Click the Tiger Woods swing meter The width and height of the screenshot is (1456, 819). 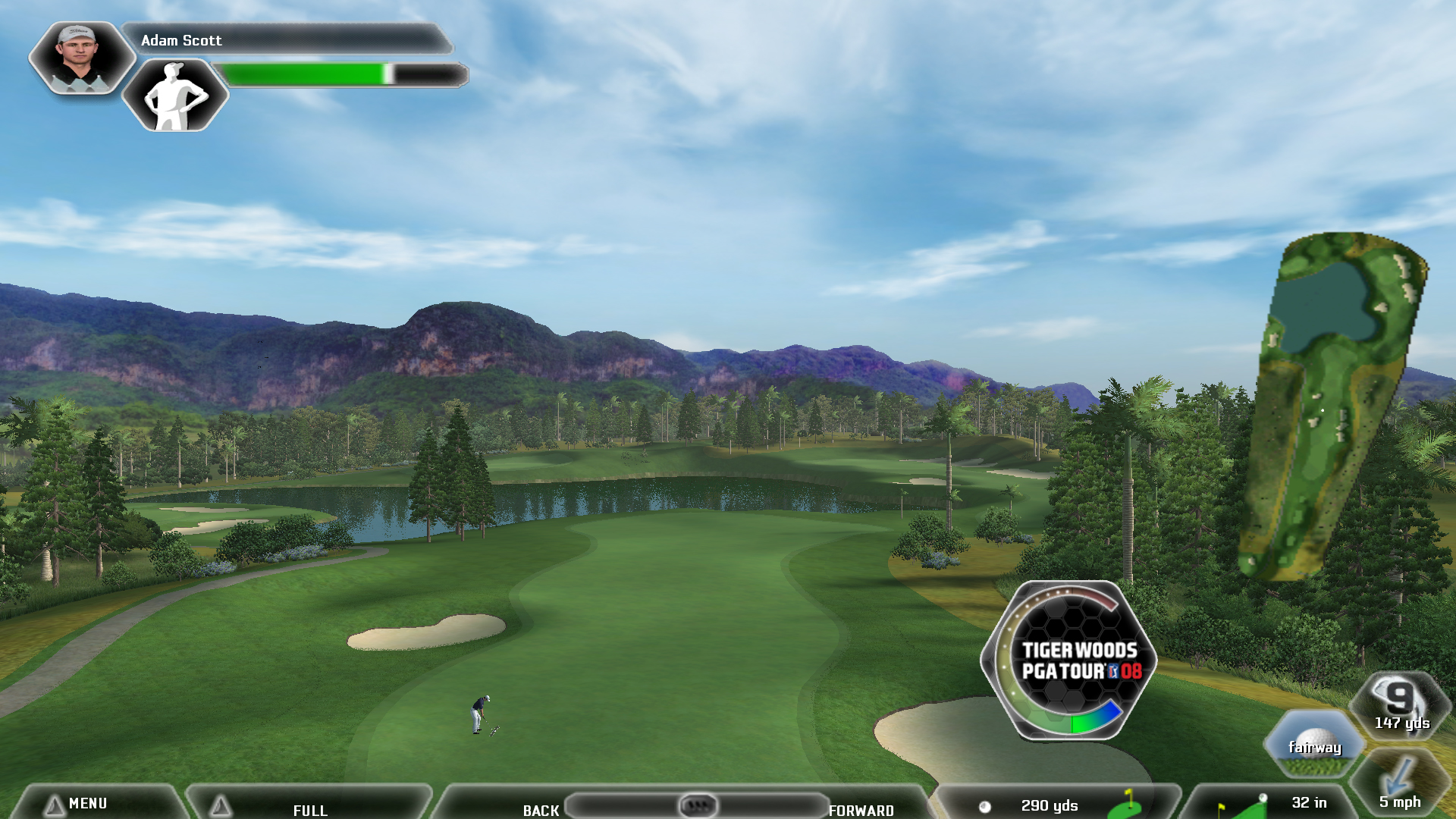click(1069, 661)
